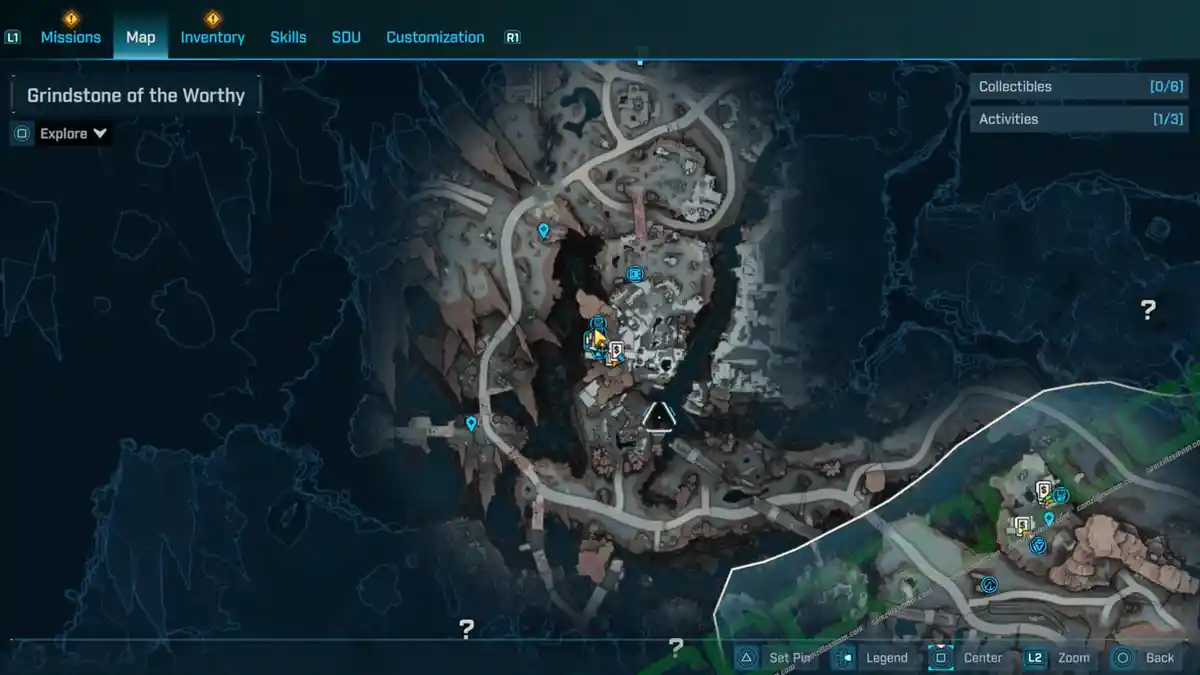Go to the Skills tab

[288, 37]
